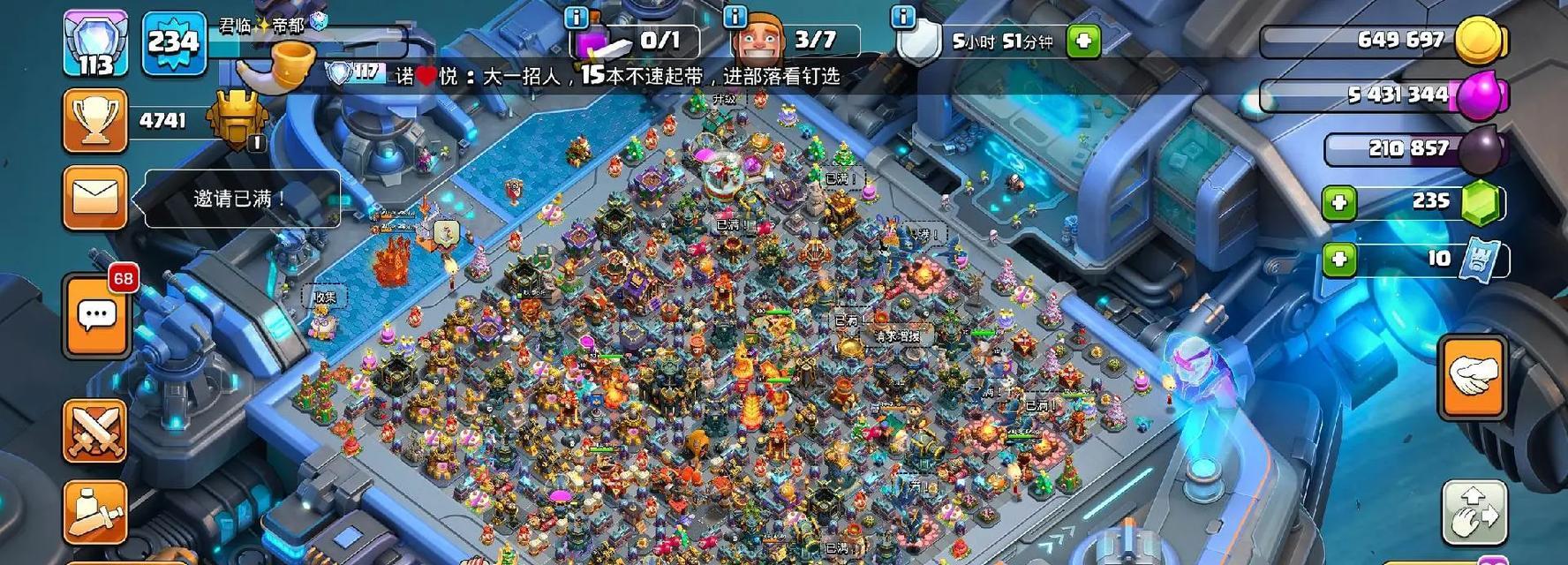Show info for the shield timer
This screenshot has width=1568, height=565.
coord(902,17)
